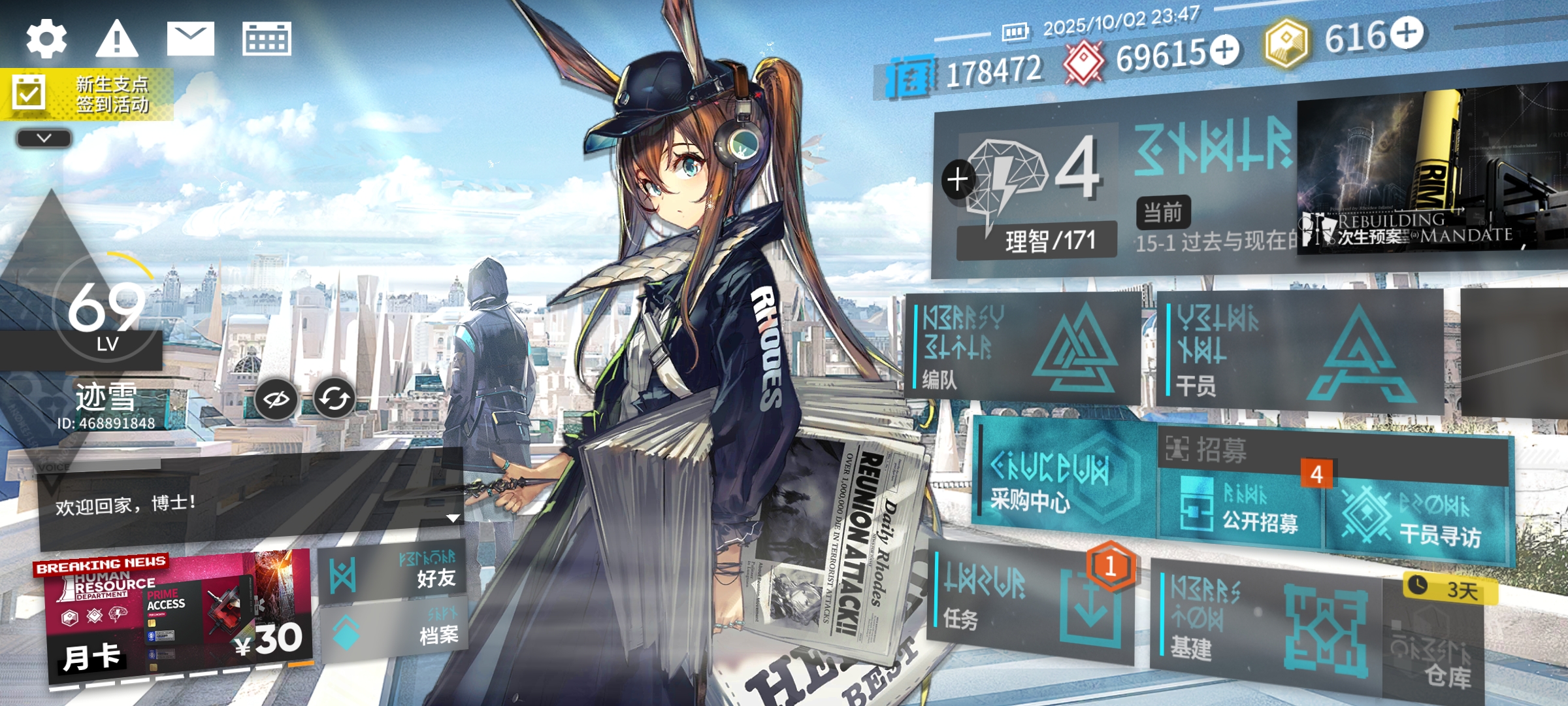Open the gear settings icon
Screen dimensions: 1568x706
[x=46, y=39]
